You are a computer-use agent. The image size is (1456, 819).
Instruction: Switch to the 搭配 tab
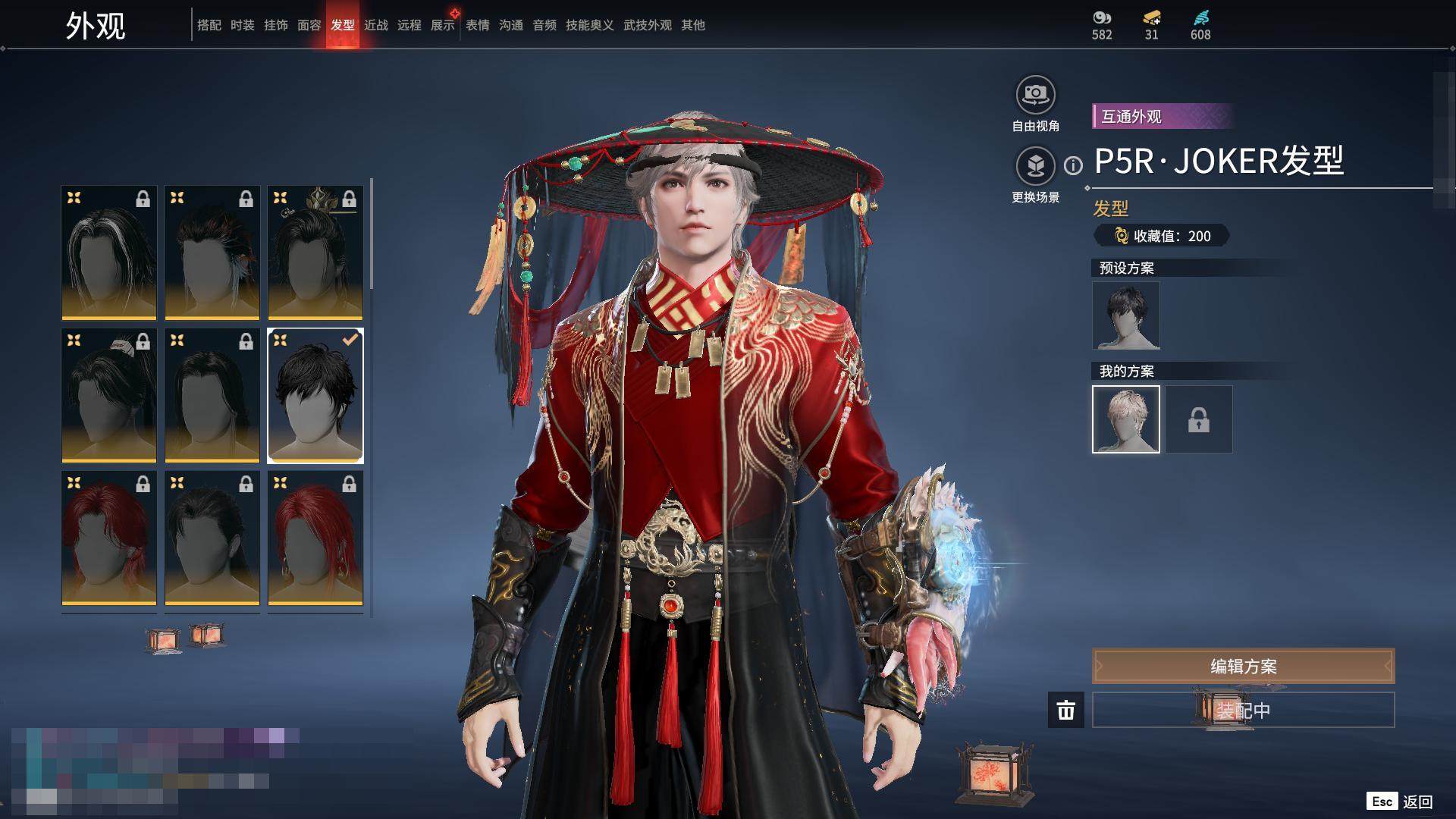[209, 25]
